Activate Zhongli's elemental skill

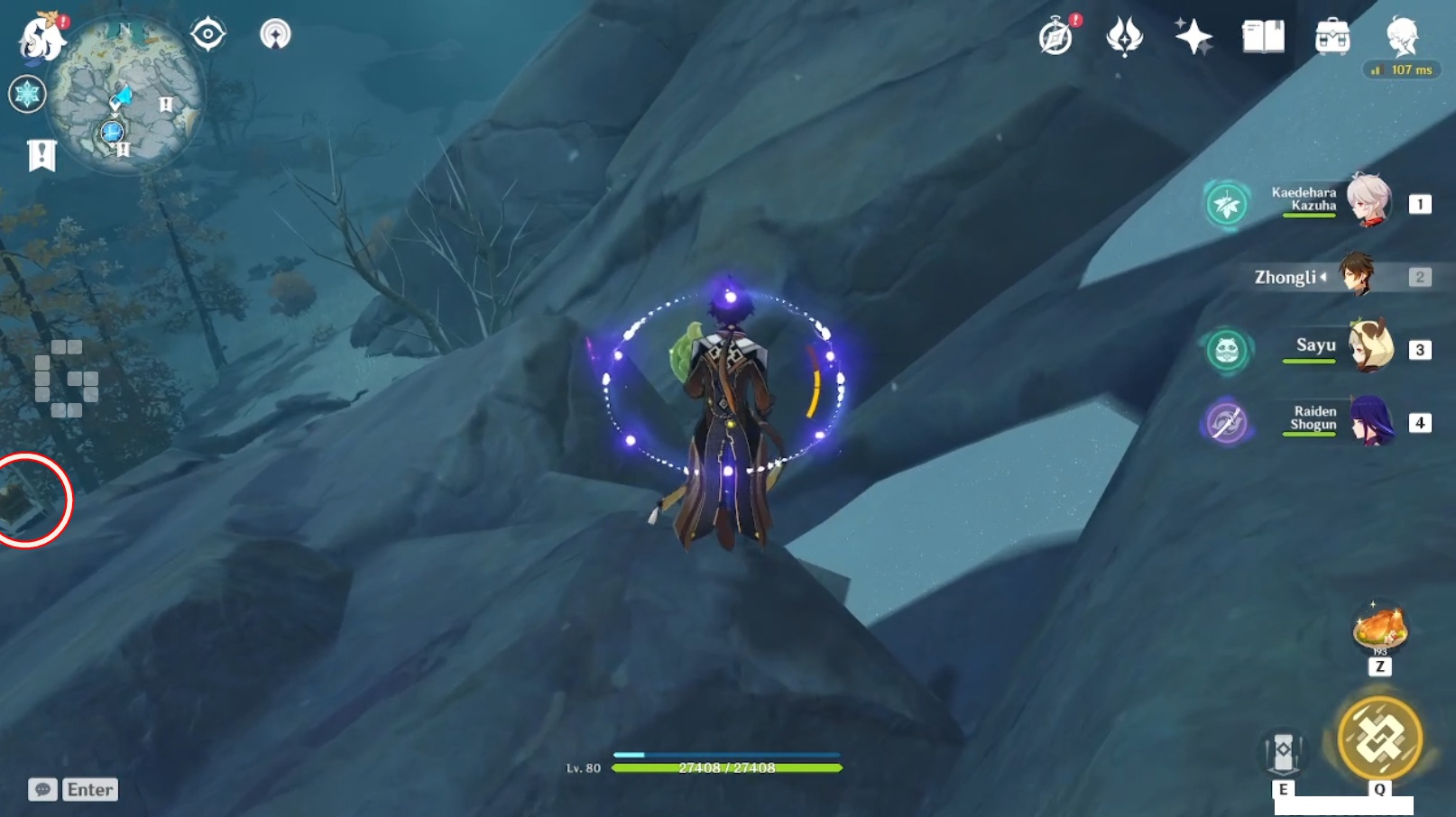[x=1283, y=751]
